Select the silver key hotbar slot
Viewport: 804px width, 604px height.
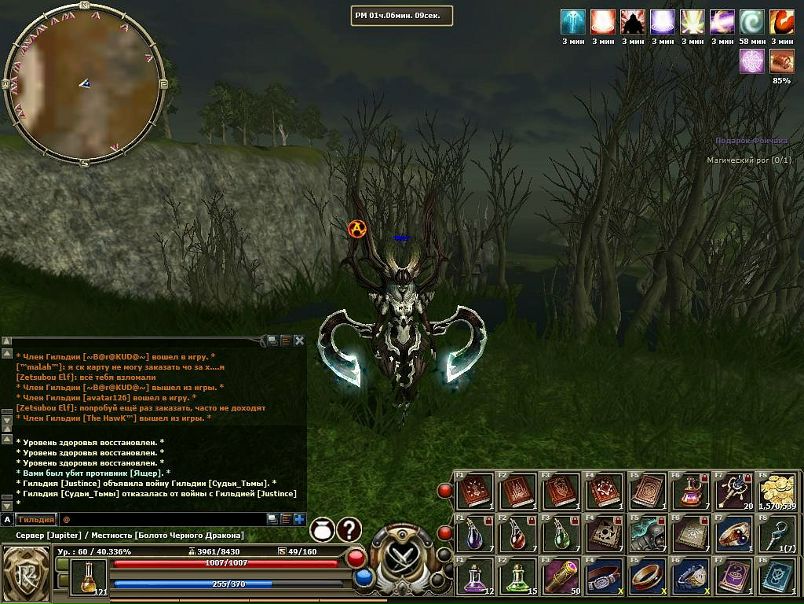777,534
